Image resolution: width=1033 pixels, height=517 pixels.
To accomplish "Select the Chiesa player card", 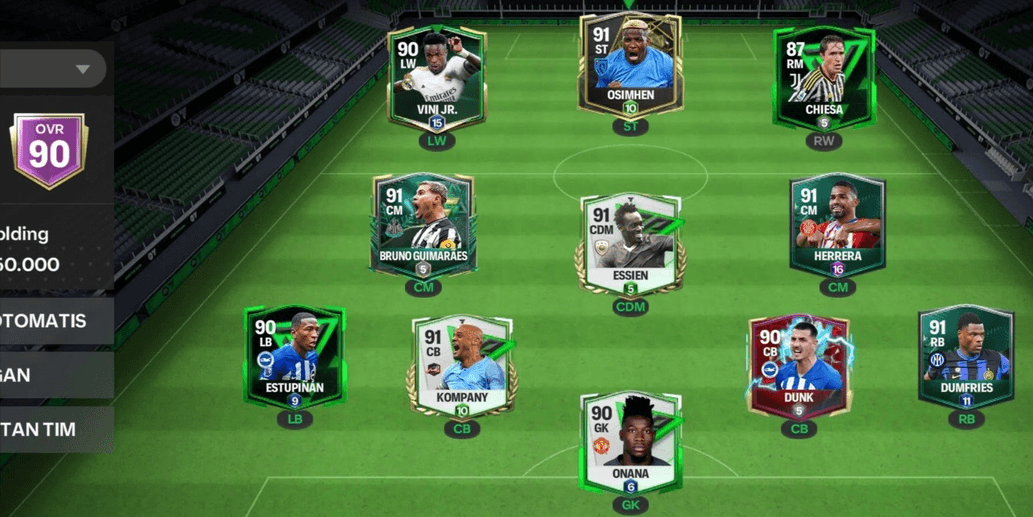I will (x=823, y=78).
